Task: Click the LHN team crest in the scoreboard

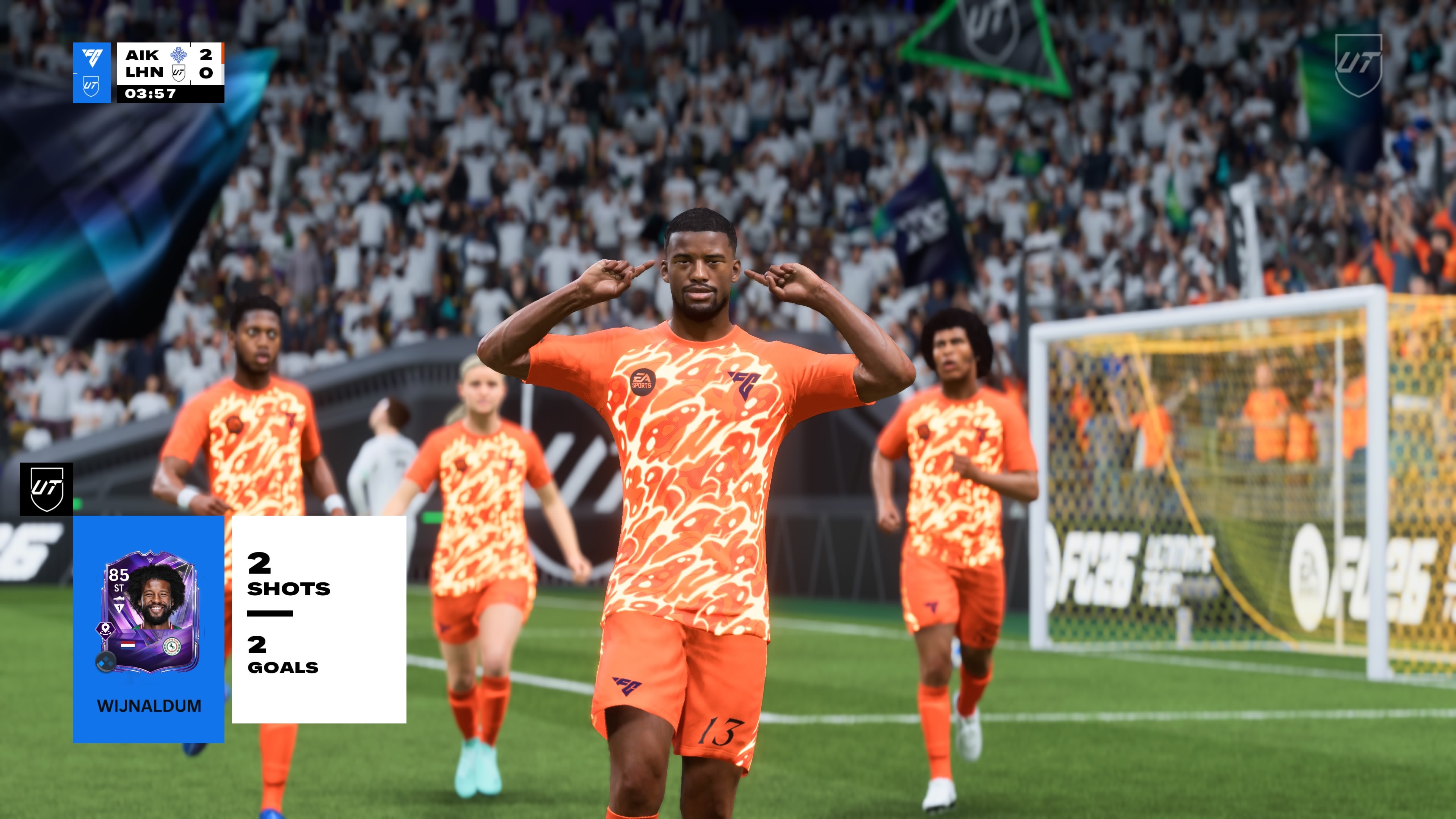Action: pyautogui.click(x=179, y=74)
